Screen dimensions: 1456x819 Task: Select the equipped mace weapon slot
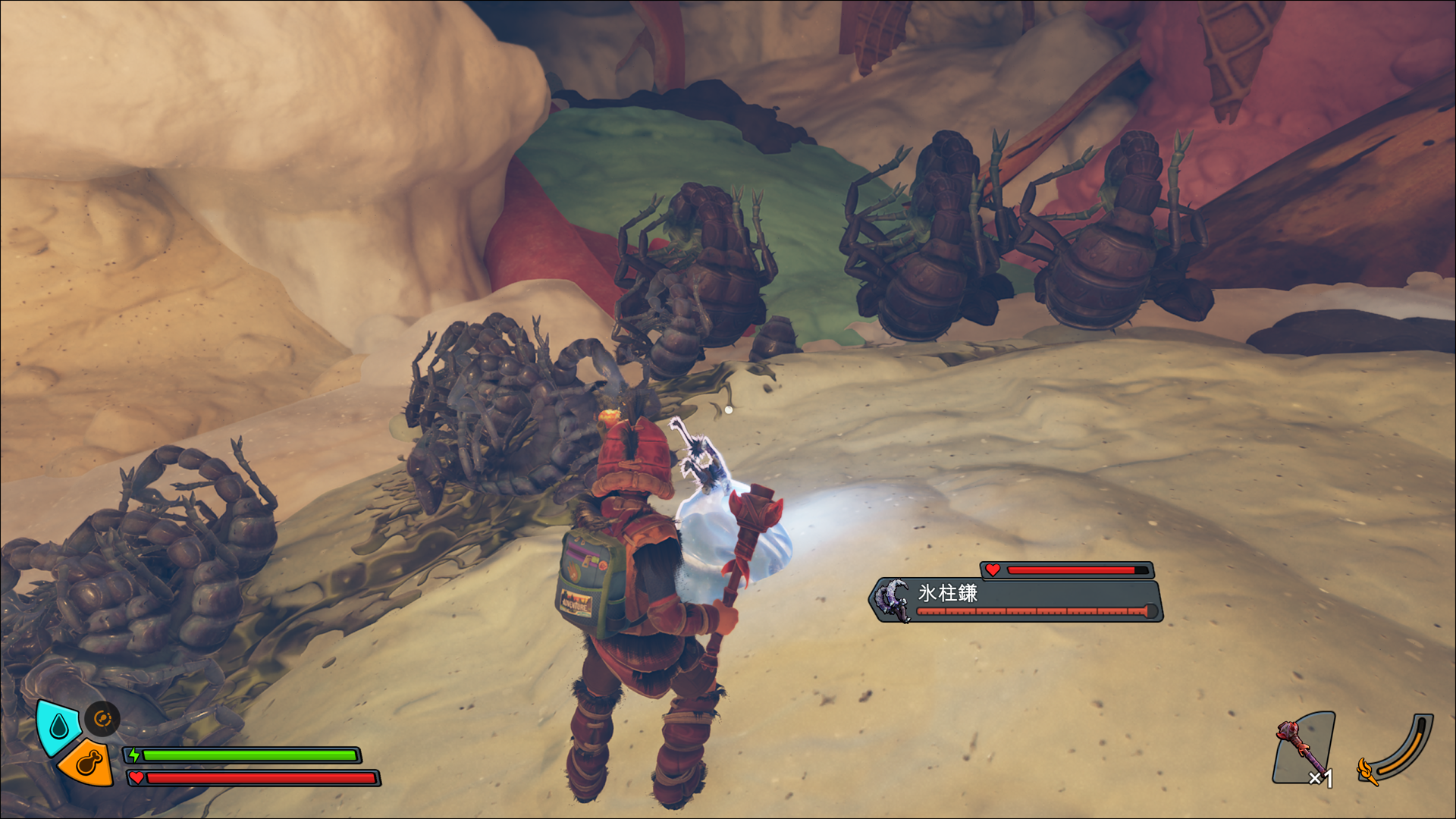pyautogui.click(x=1304, y=748)
